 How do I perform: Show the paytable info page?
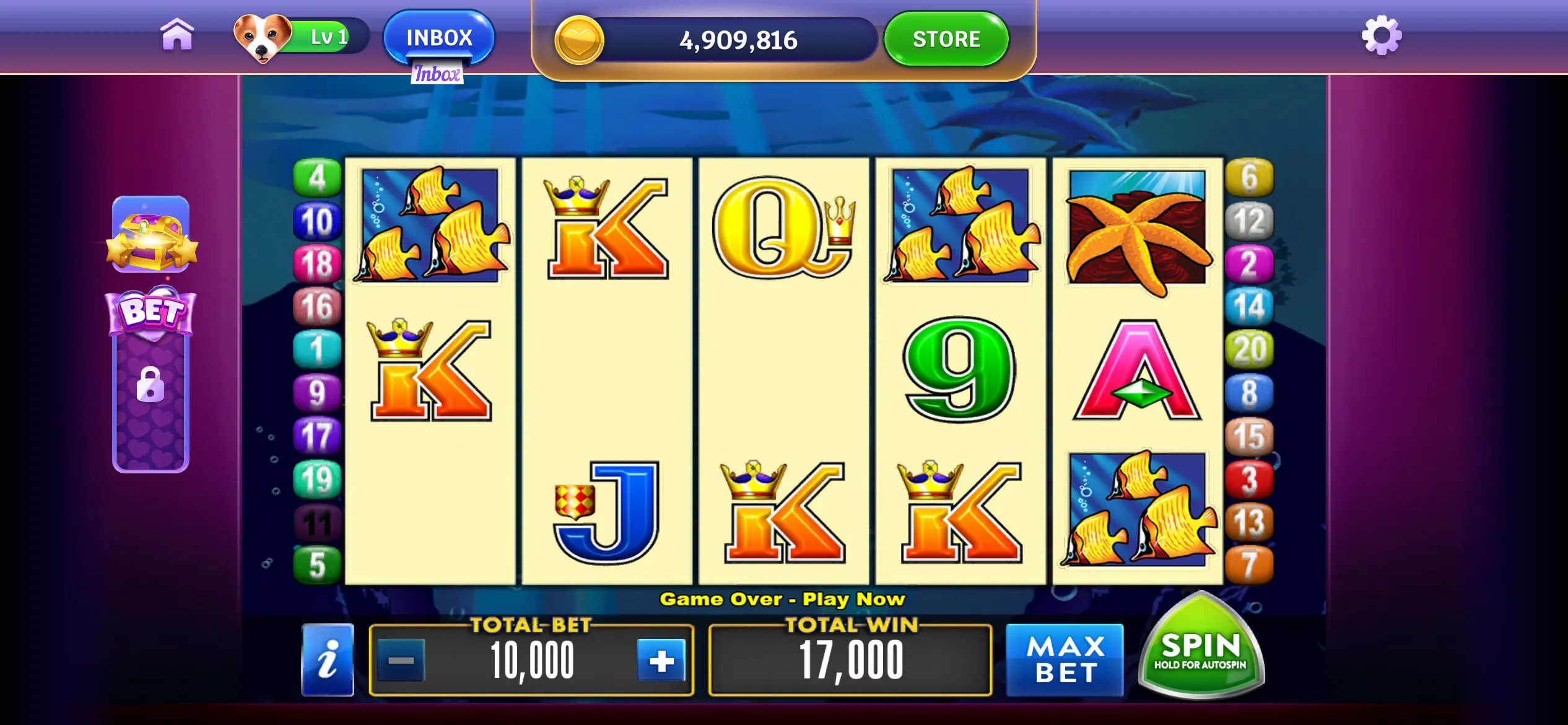tap(328, 660)
